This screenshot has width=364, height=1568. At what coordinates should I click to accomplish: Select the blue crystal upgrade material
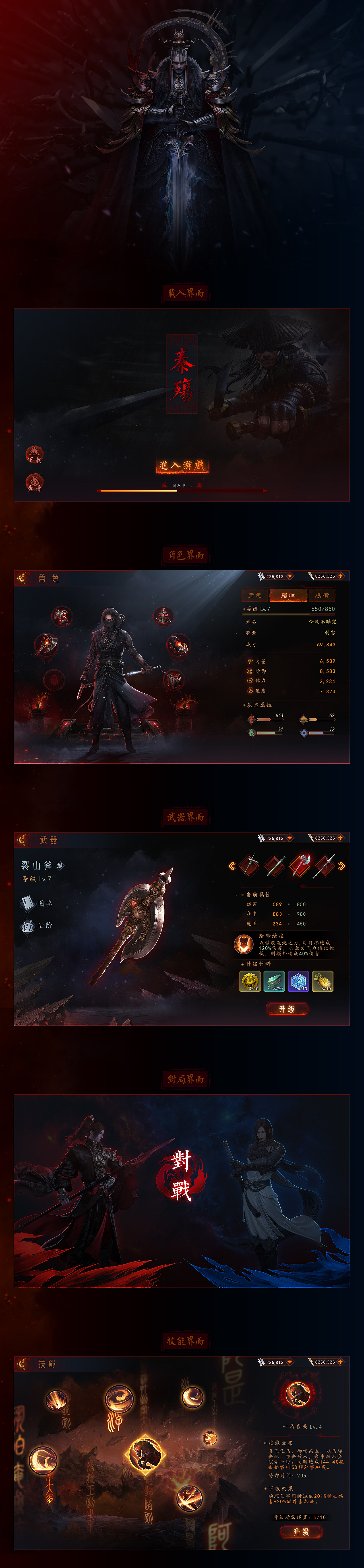pos(298,981)
